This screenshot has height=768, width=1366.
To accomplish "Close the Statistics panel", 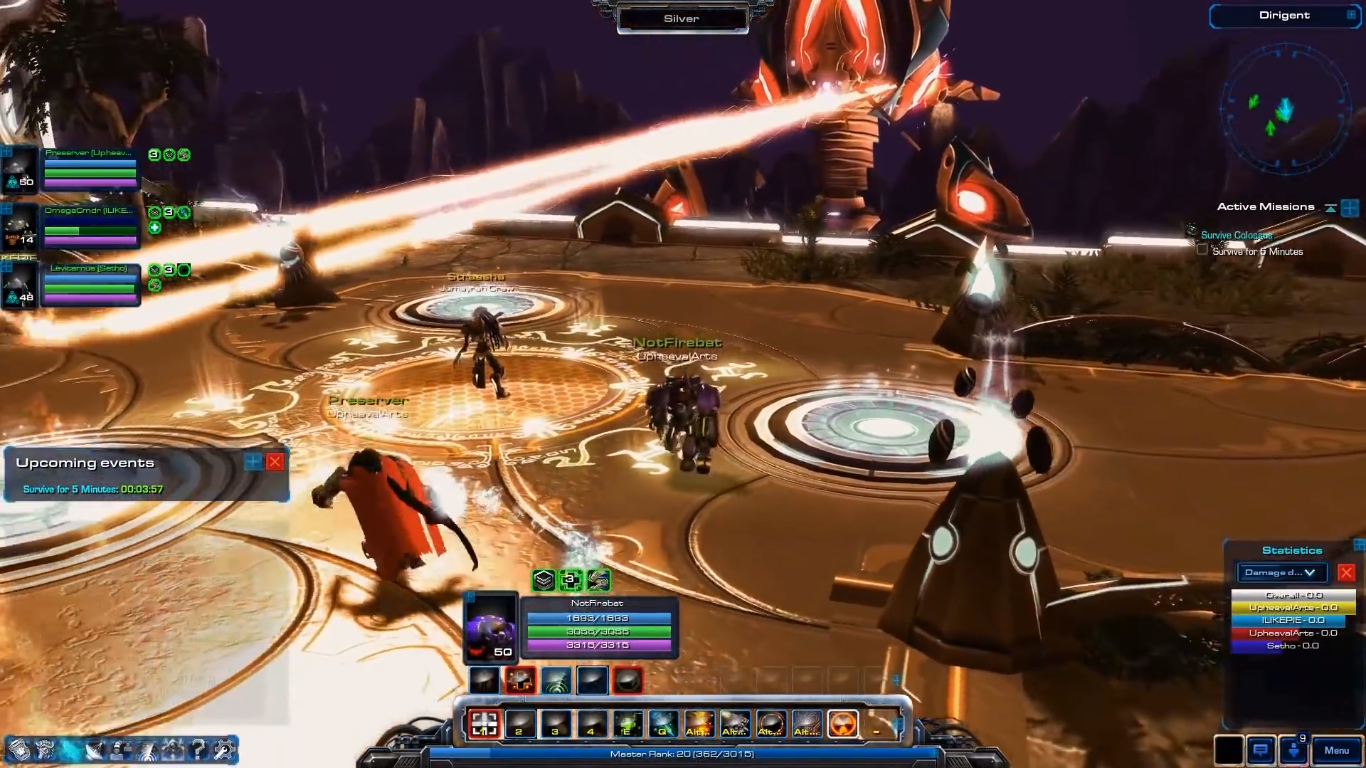I will pyautogui.click(x=1346, y=573).
